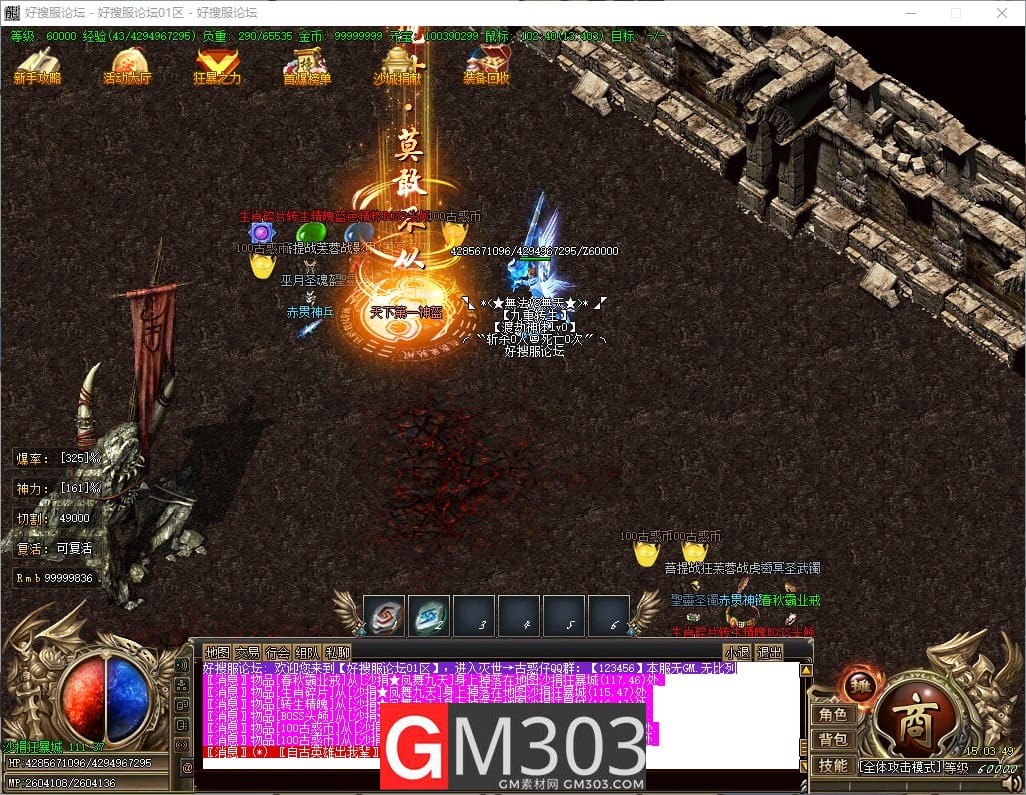Choose the 组队 team tab

click(x=307, y=653)
